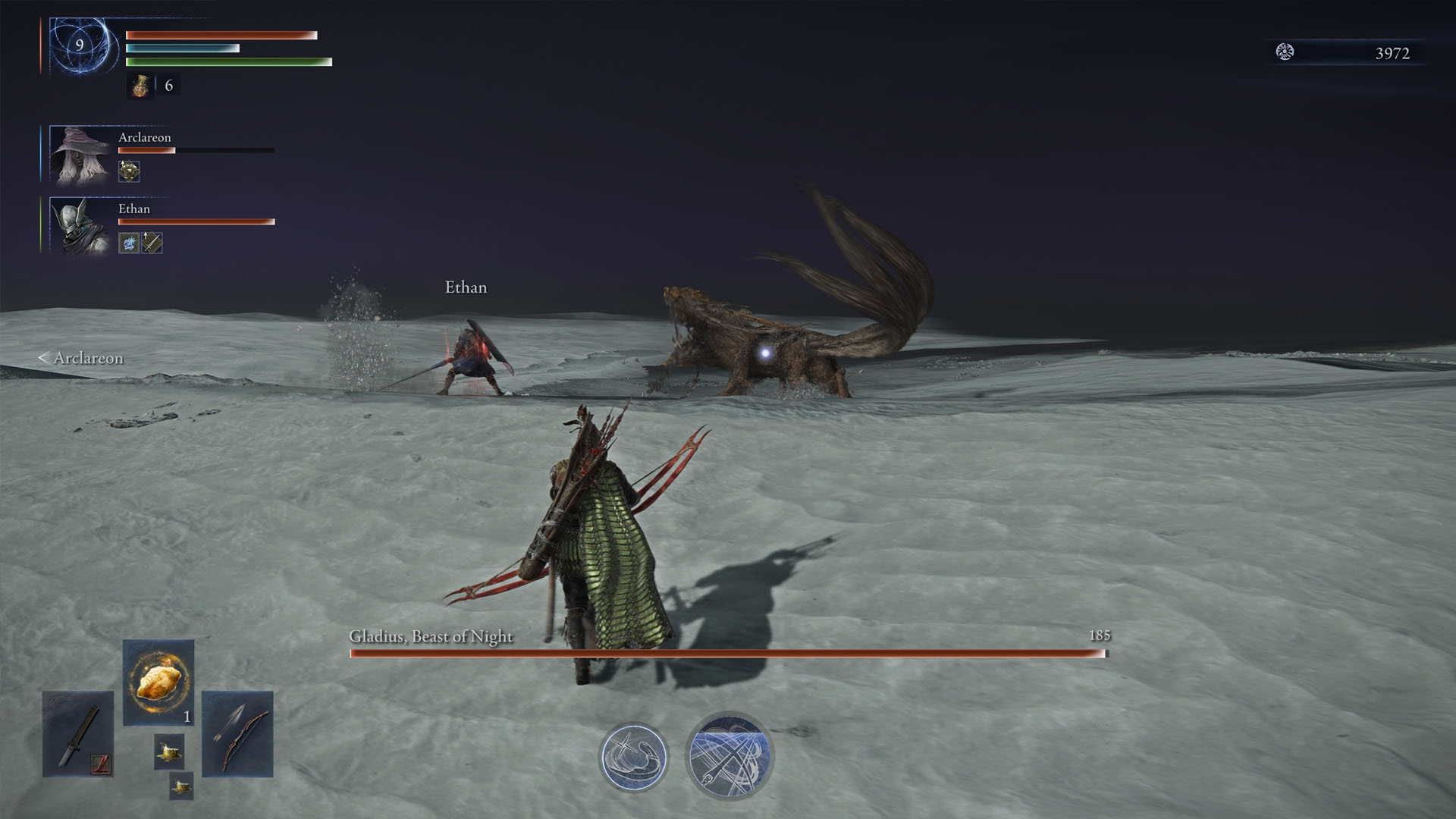Click the circular sickle effect emblem at bottom center
The width and height of the screenshot is (1456, 819).
(635, 756)
